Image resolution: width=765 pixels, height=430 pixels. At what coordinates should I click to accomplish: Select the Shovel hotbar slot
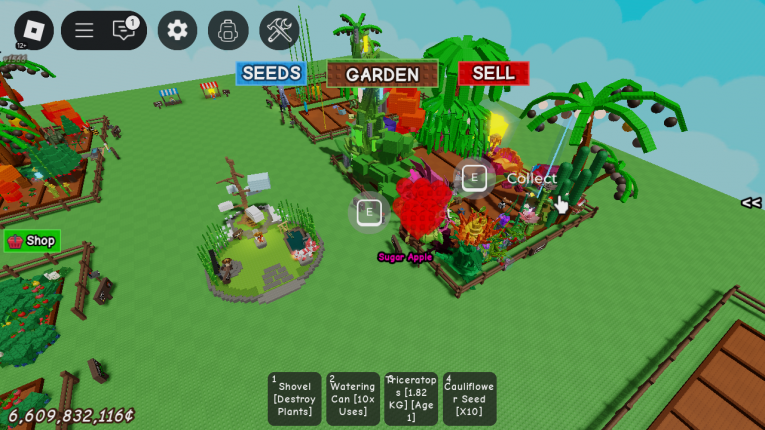click(295, 398)
